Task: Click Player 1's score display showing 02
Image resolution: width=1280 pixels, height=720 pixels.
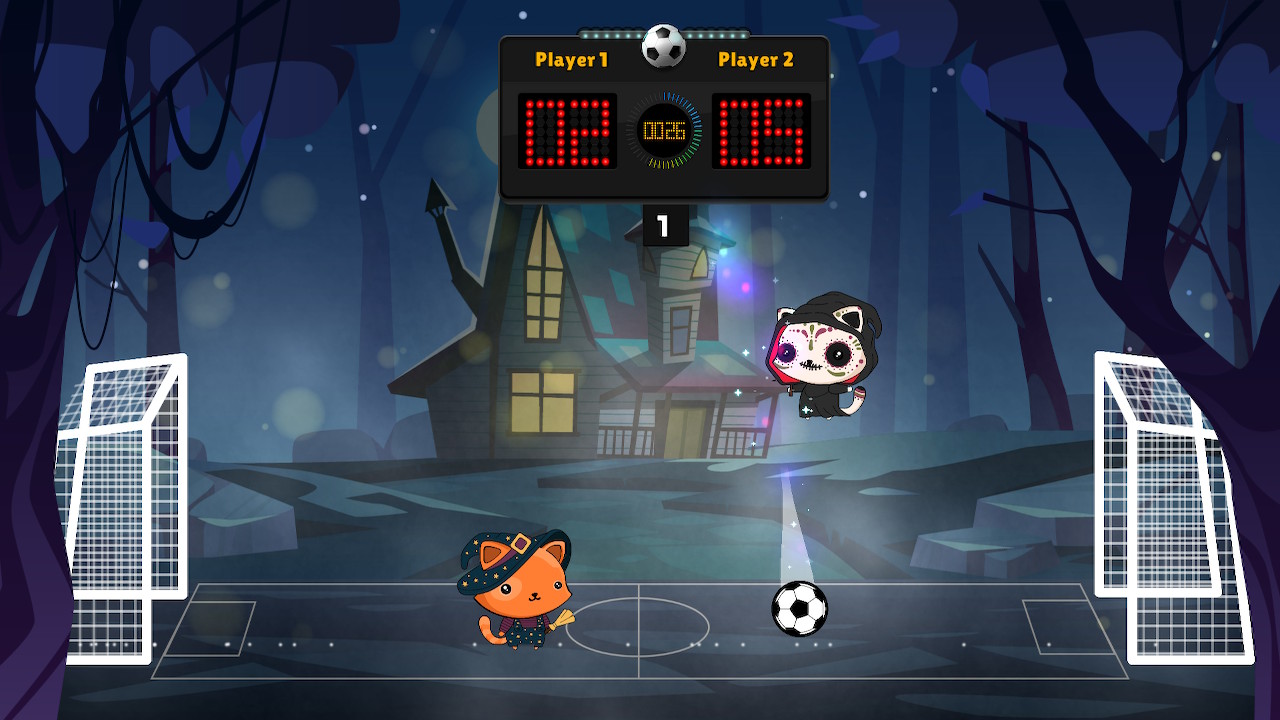Action: [x=566, y=131]
